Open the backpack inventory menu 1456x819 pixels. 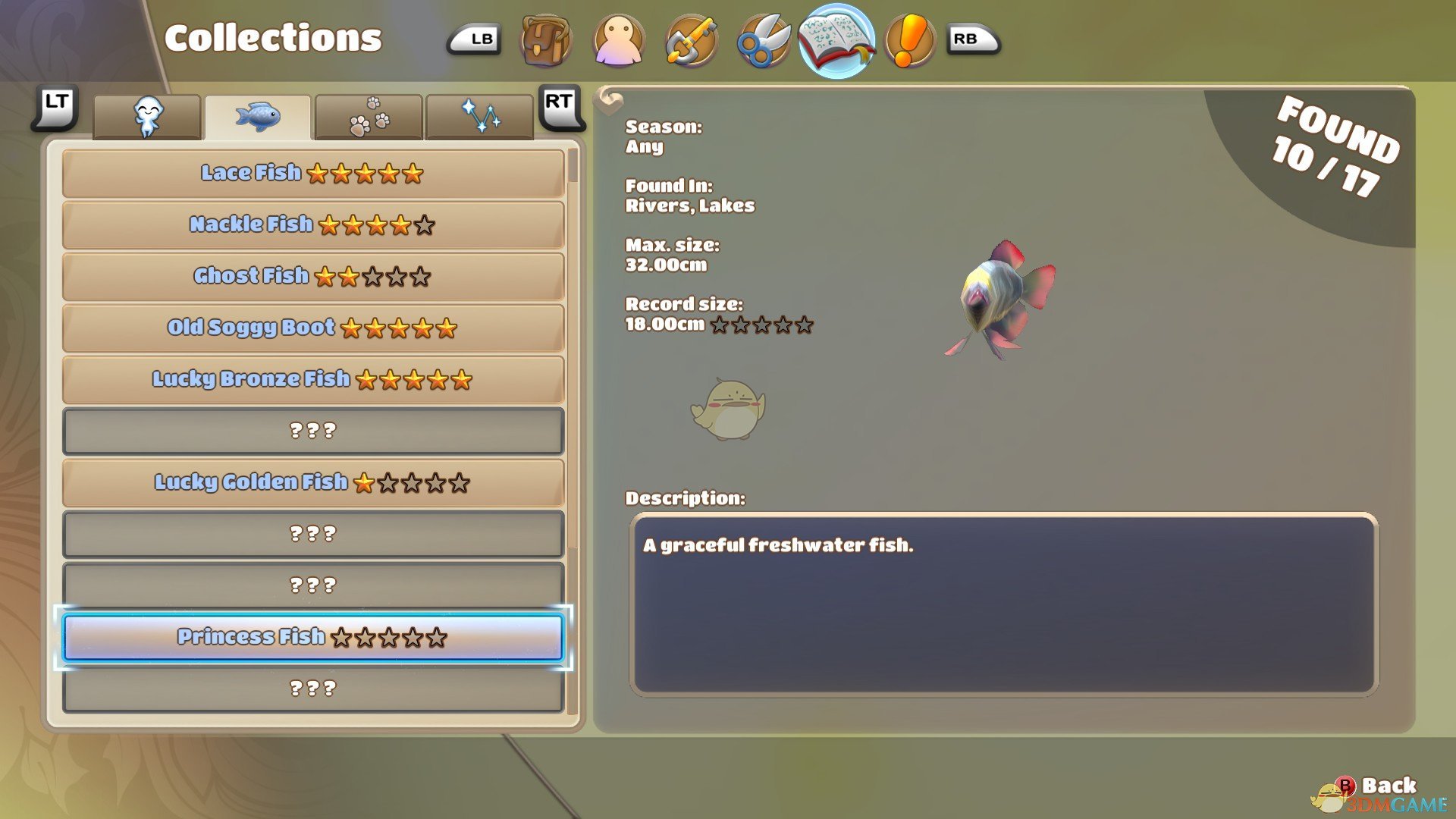pyautogui.click(x=545, y=39)
